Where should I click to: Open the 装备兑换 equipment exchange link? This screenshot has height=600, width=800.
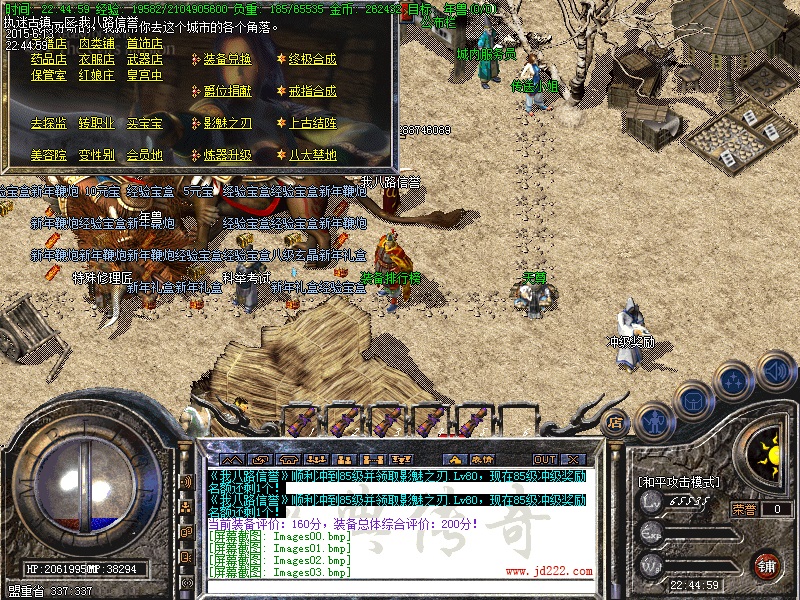[227, 59]
